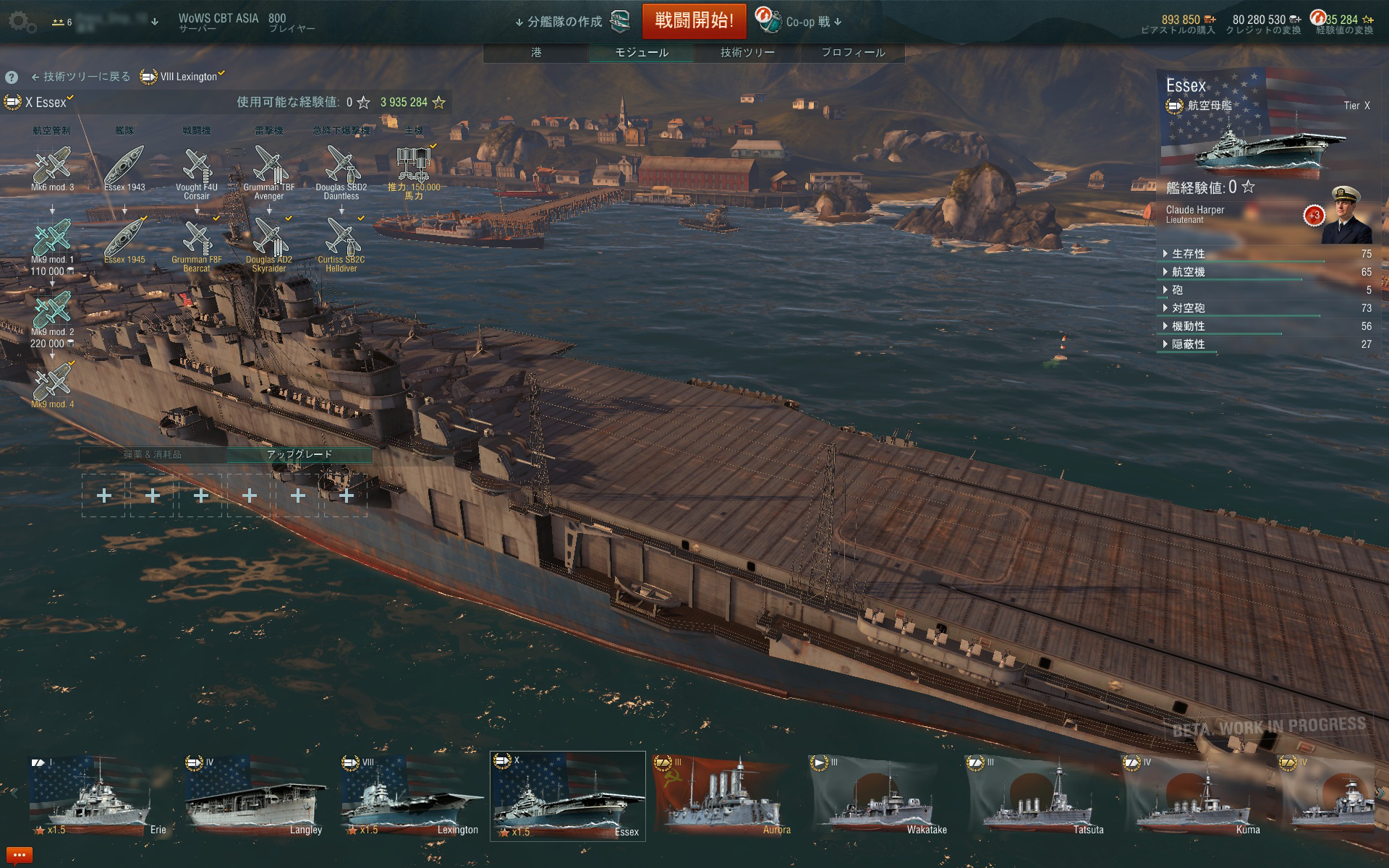
Task: Choose the Grumman F8F Bearcat fighter module
Action: click(x=197, y=239)
